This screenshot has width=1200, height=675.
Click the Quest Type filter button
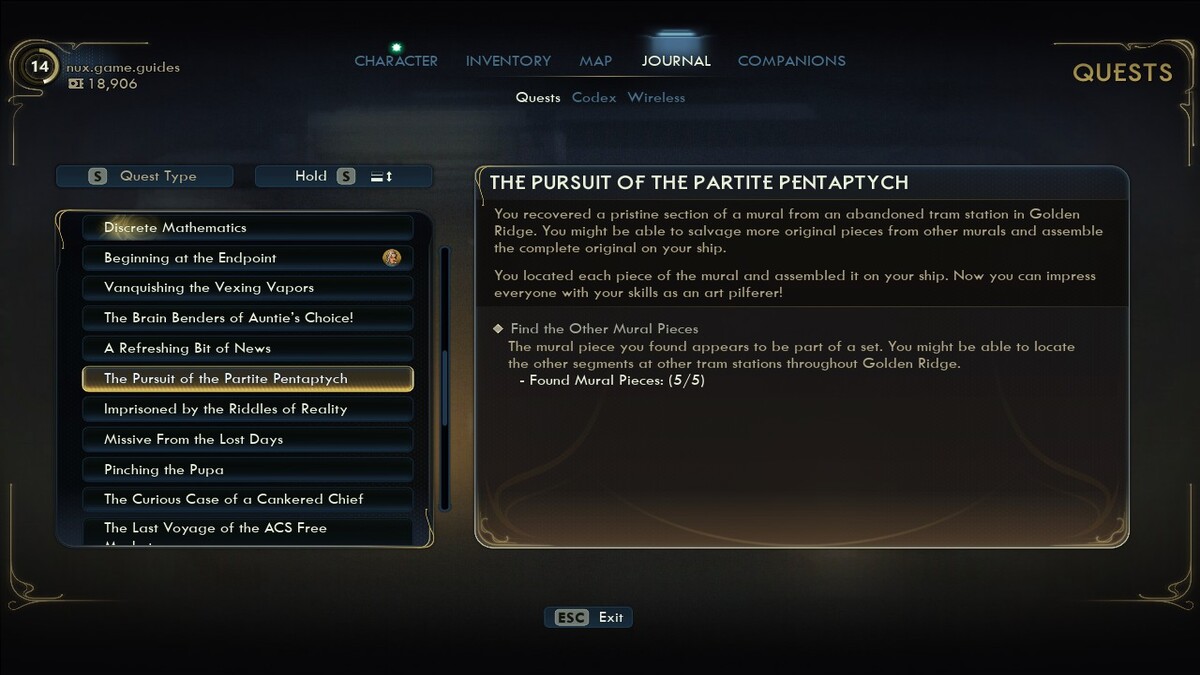tap(144, 176)
